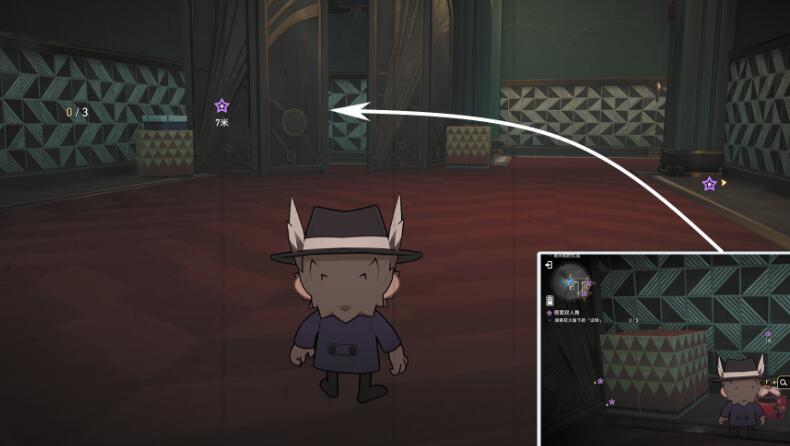Click the exit door icon in inset
790x446 pixels.
(548, 266)
